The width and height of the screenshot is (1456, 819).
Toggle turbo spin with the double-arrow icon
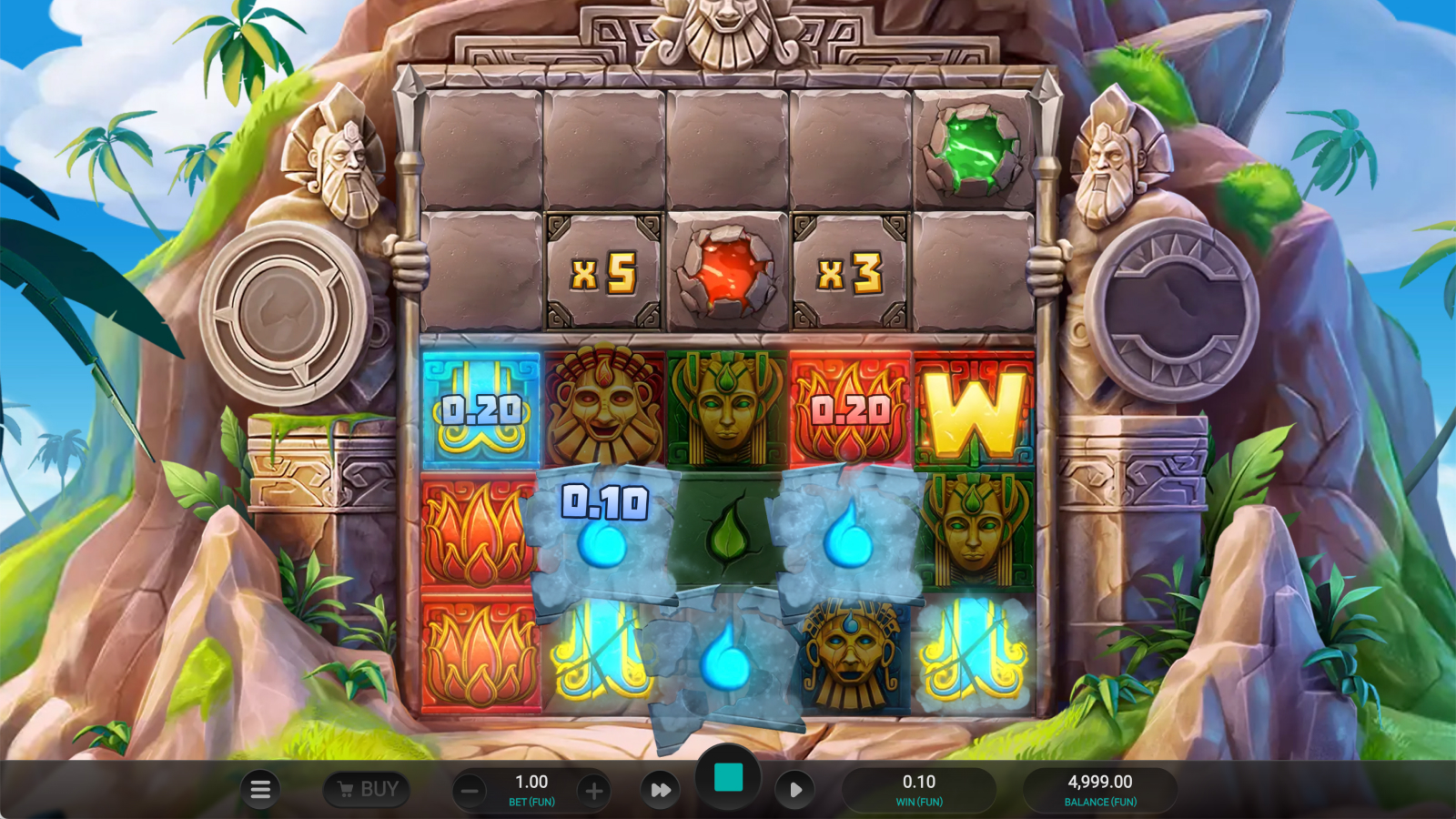(661, 789)
